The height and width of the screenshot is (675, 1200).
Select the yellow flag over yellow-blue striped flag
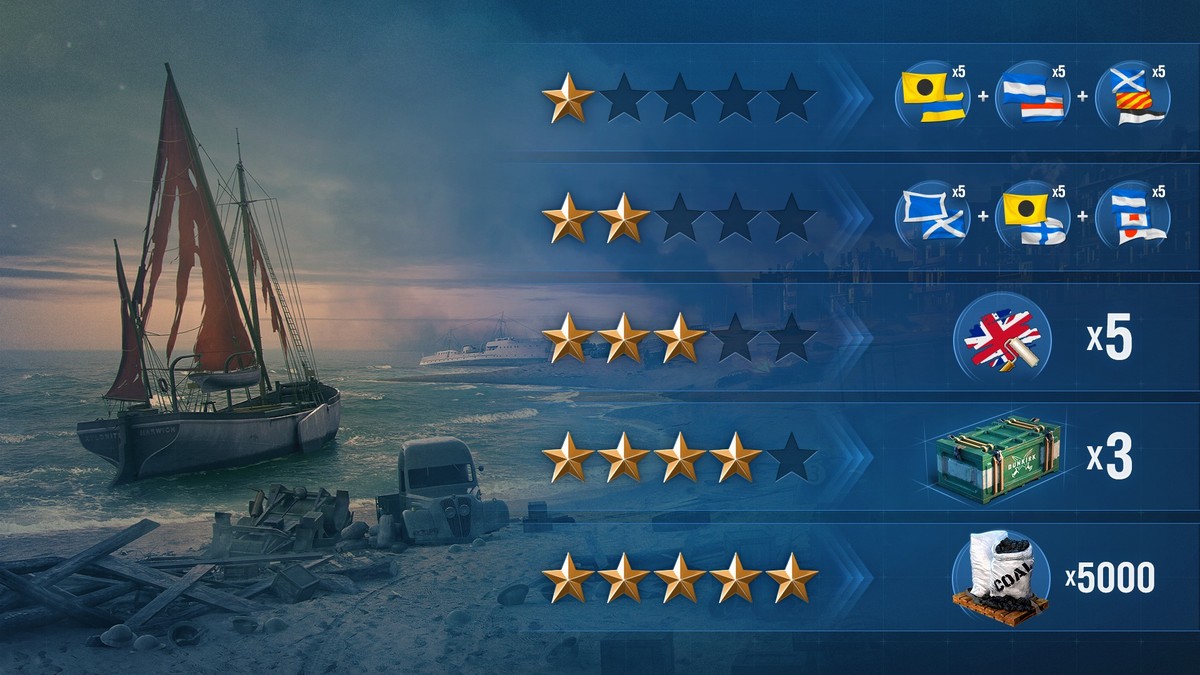click(x=933, y=97)
